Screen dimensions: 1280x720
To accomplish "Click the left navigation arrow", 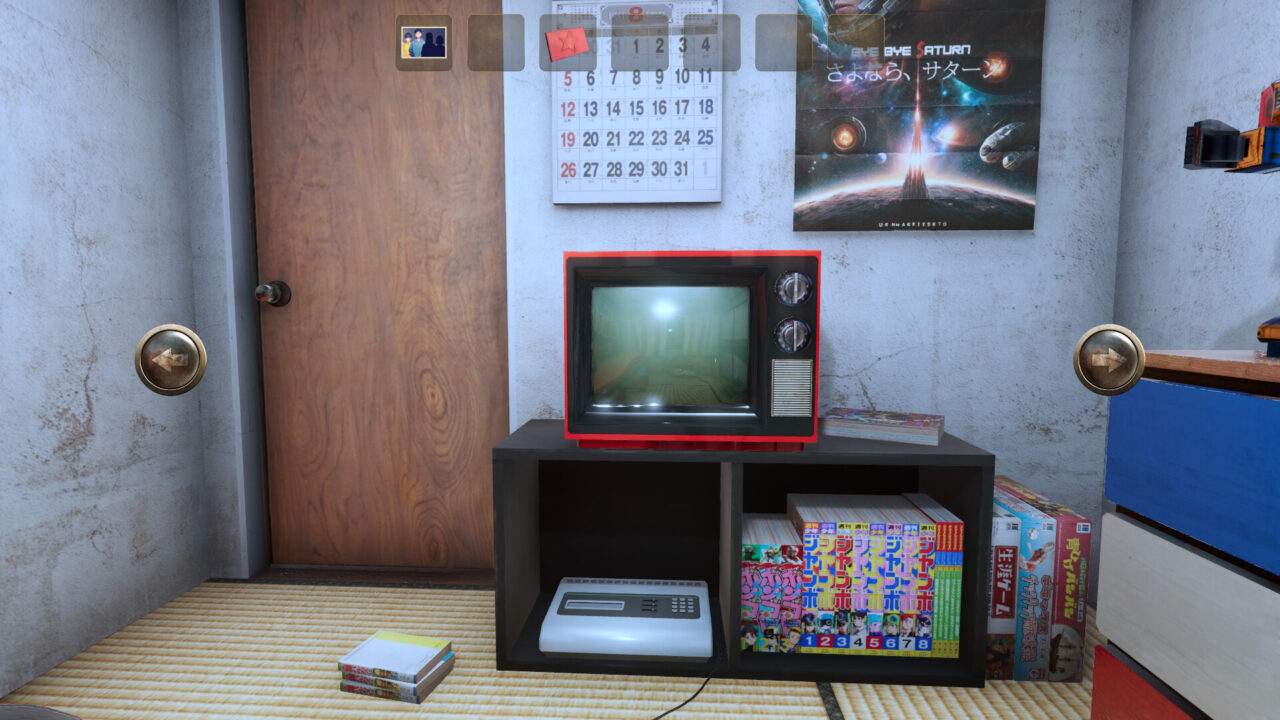I will [x=172, y=355].
